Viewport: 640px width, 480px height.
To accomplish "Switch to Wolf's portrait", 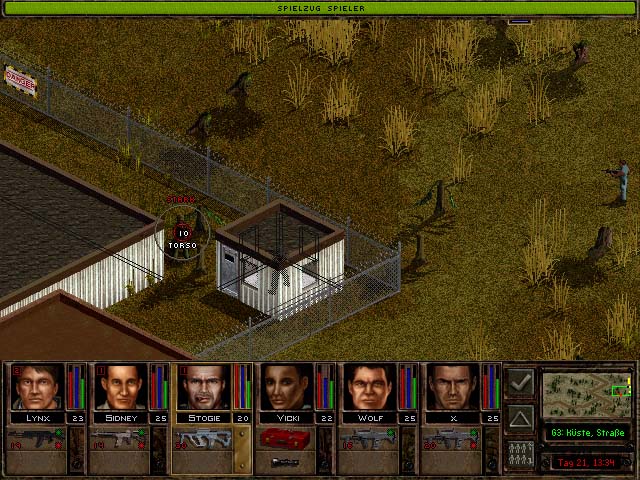I will click(371, 387).
